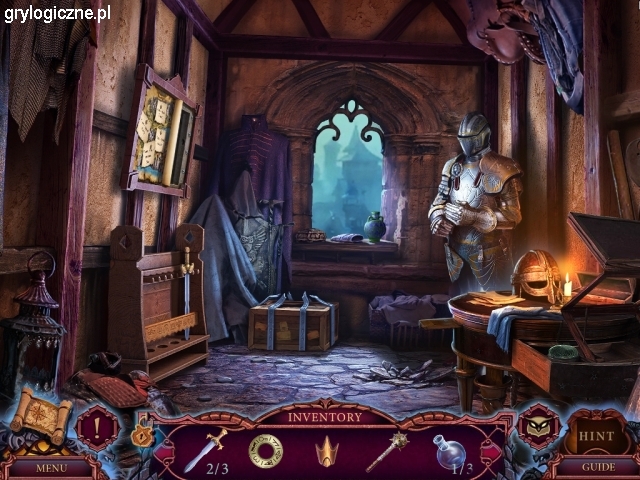Viewport: 640px width, 480px height.
Task: Activate the owl emblem icon
Action: (x=538, y=426)
